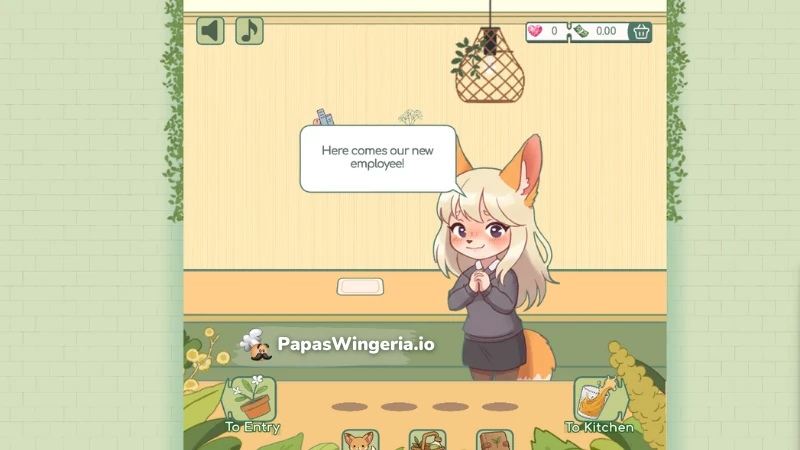The height and width of the screenshot is (450, 800).
Task: Open the plant basket icon
Action: click(427, 440)
